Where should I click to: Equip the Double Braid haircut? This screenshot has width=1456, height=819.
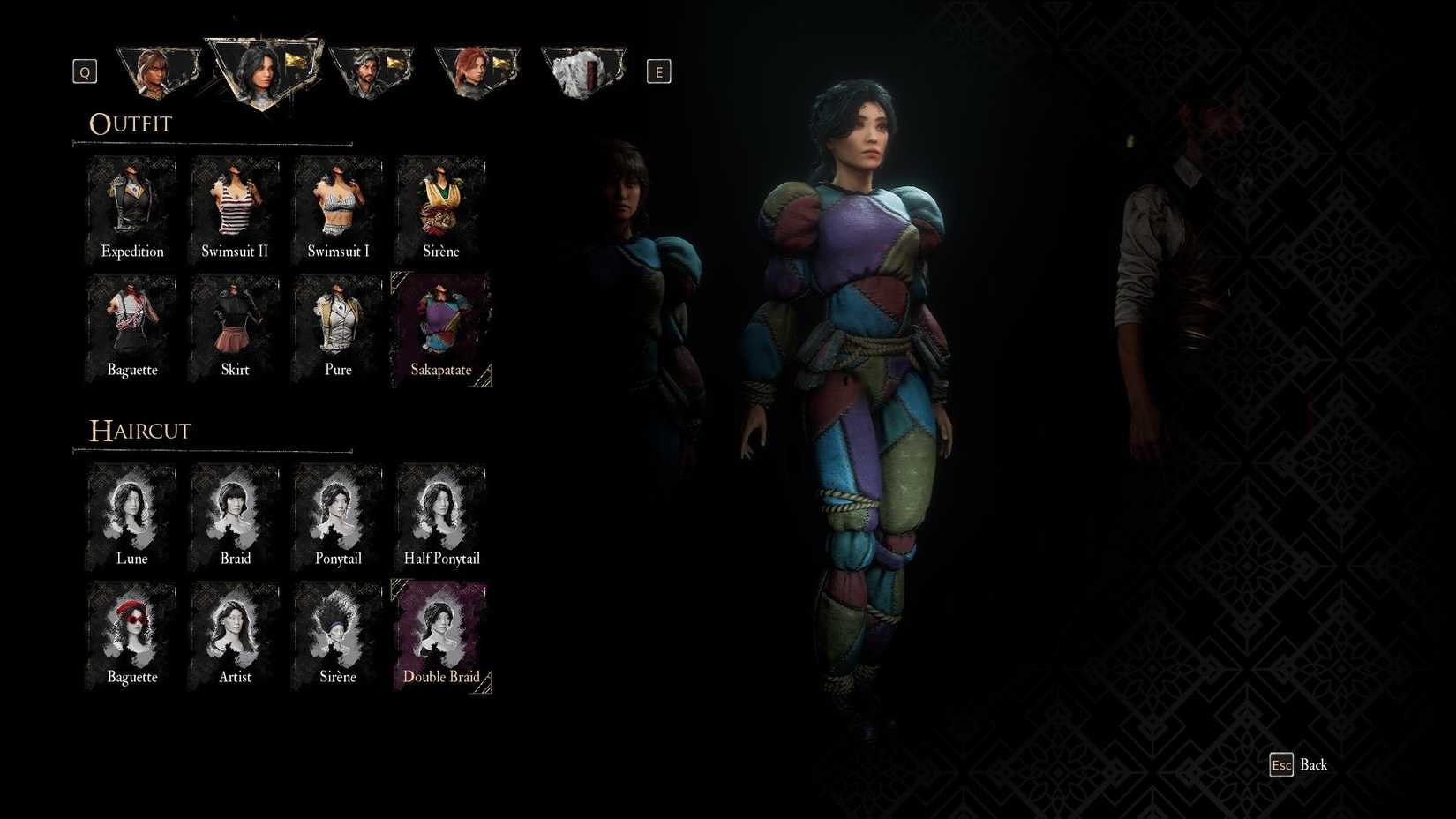pyautogui.click(x=440, y=634)
